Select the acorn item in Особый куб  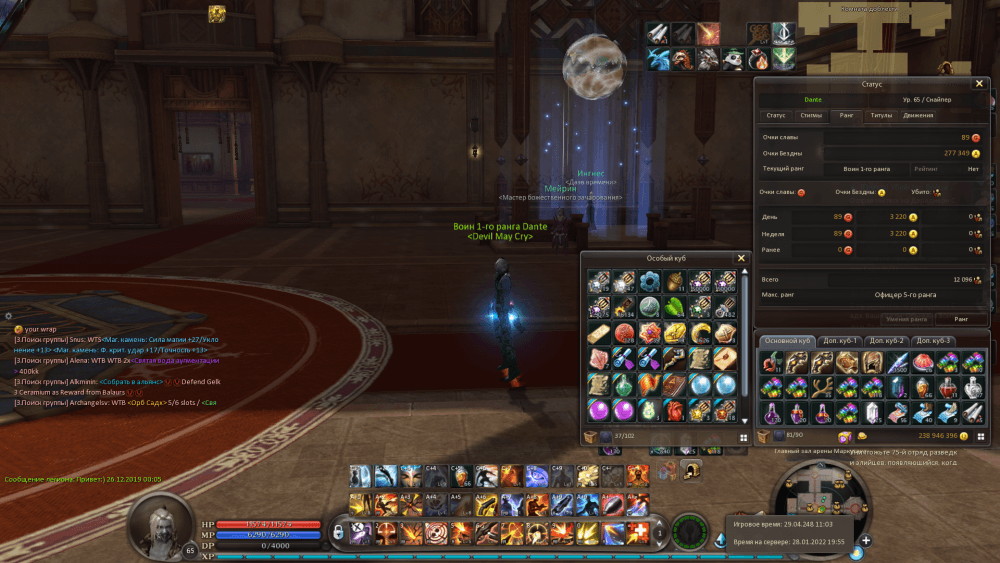click(x=675, y=282)
